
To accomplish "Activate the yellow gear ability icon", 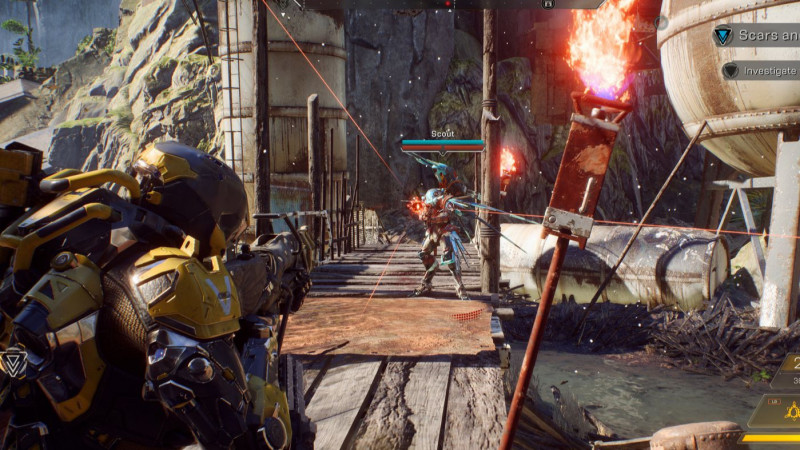I will click(x=791, y=411).
